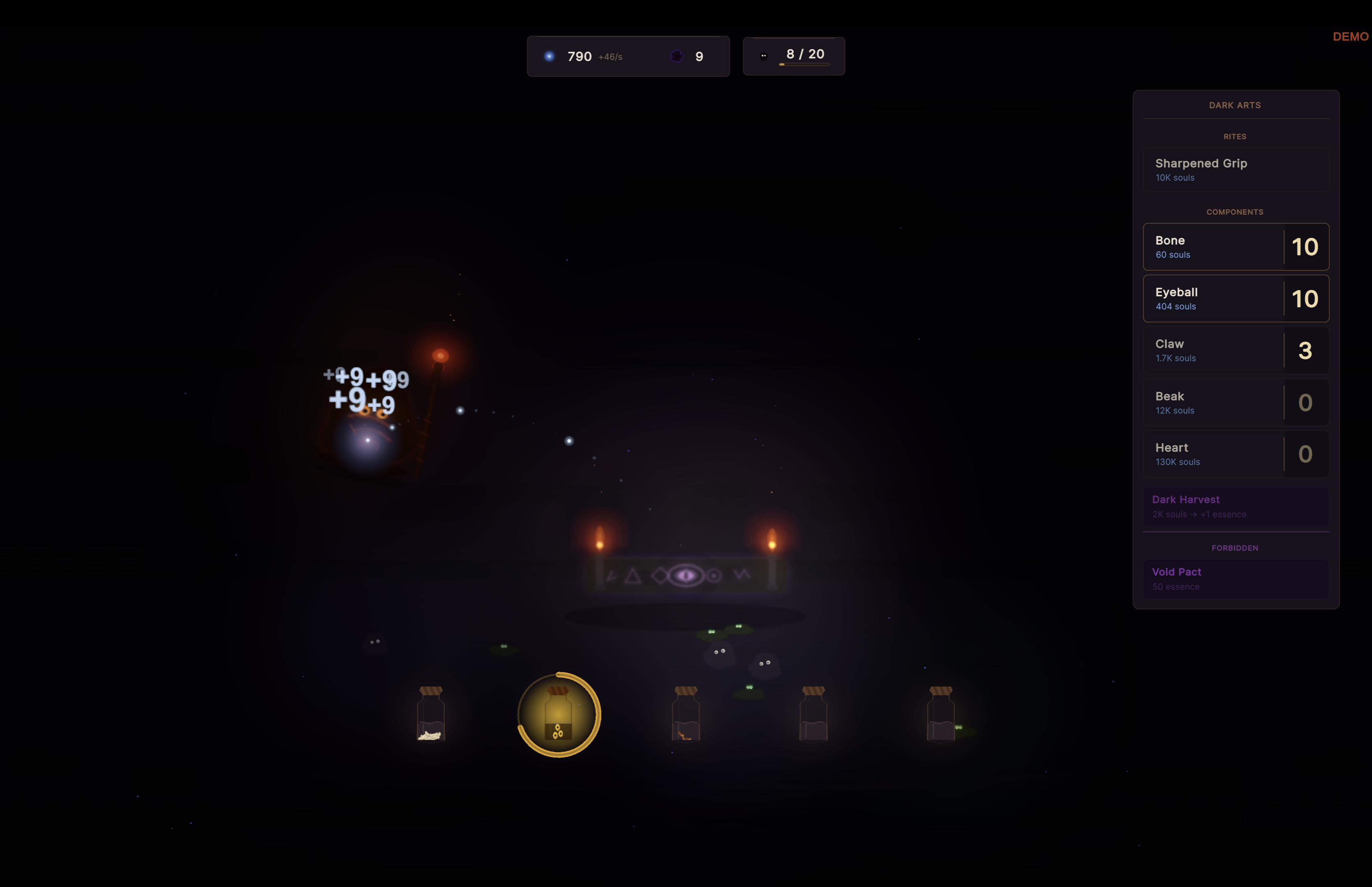
Task: Click the purple essence icon in resource bar
Action: [677, 56]
